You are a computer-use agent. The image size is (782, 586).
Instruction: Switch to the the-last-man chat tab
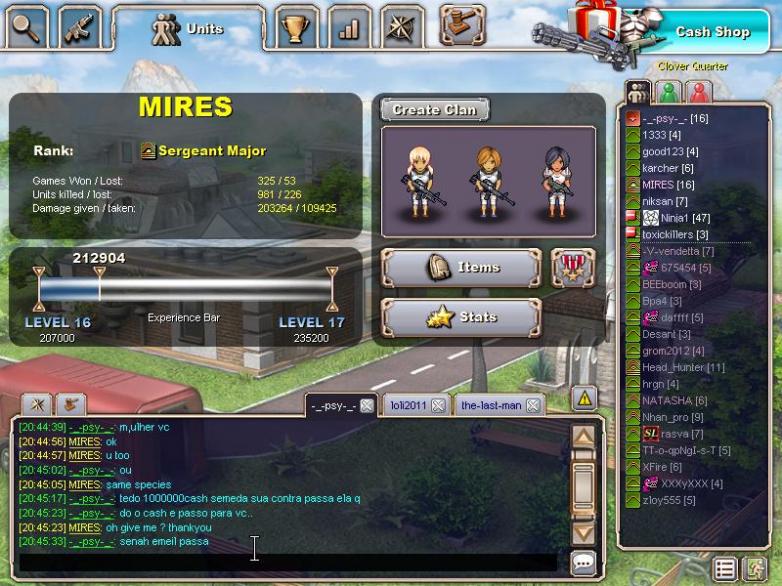[491, 405]
